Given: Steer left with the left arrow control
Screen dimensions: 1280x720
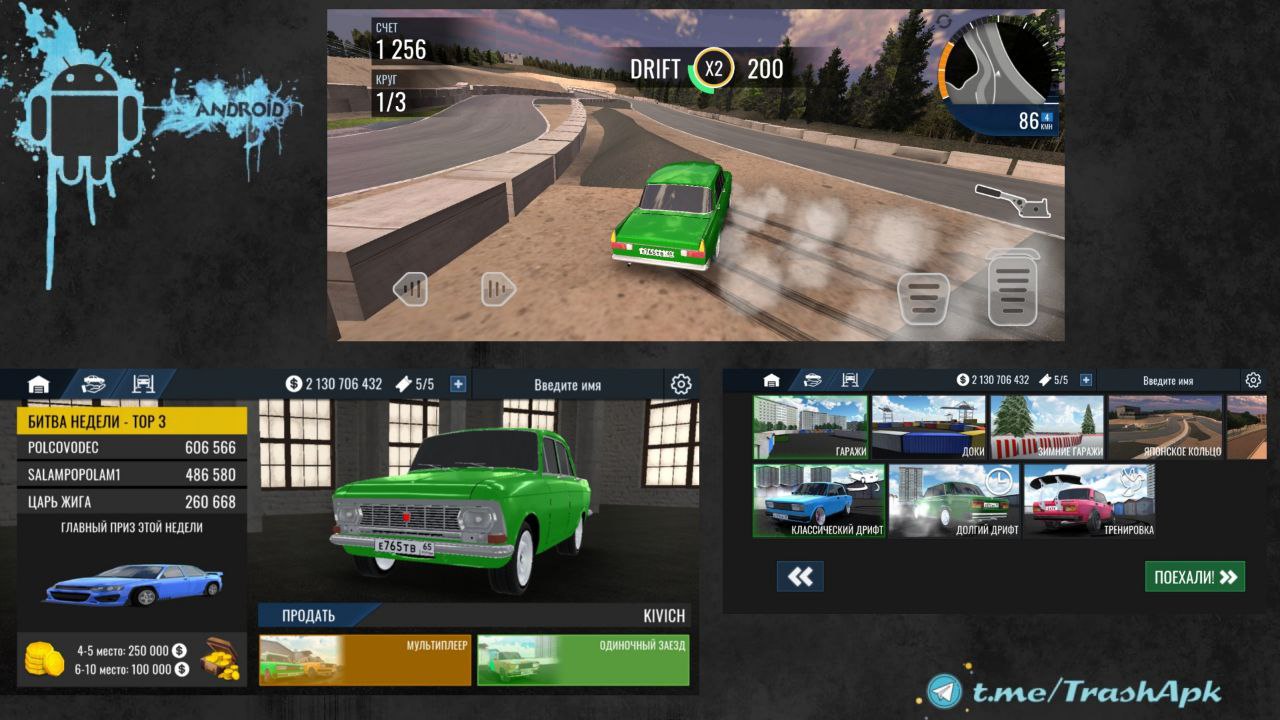Looking at the screenshot, I should click(x=410, y=289).
